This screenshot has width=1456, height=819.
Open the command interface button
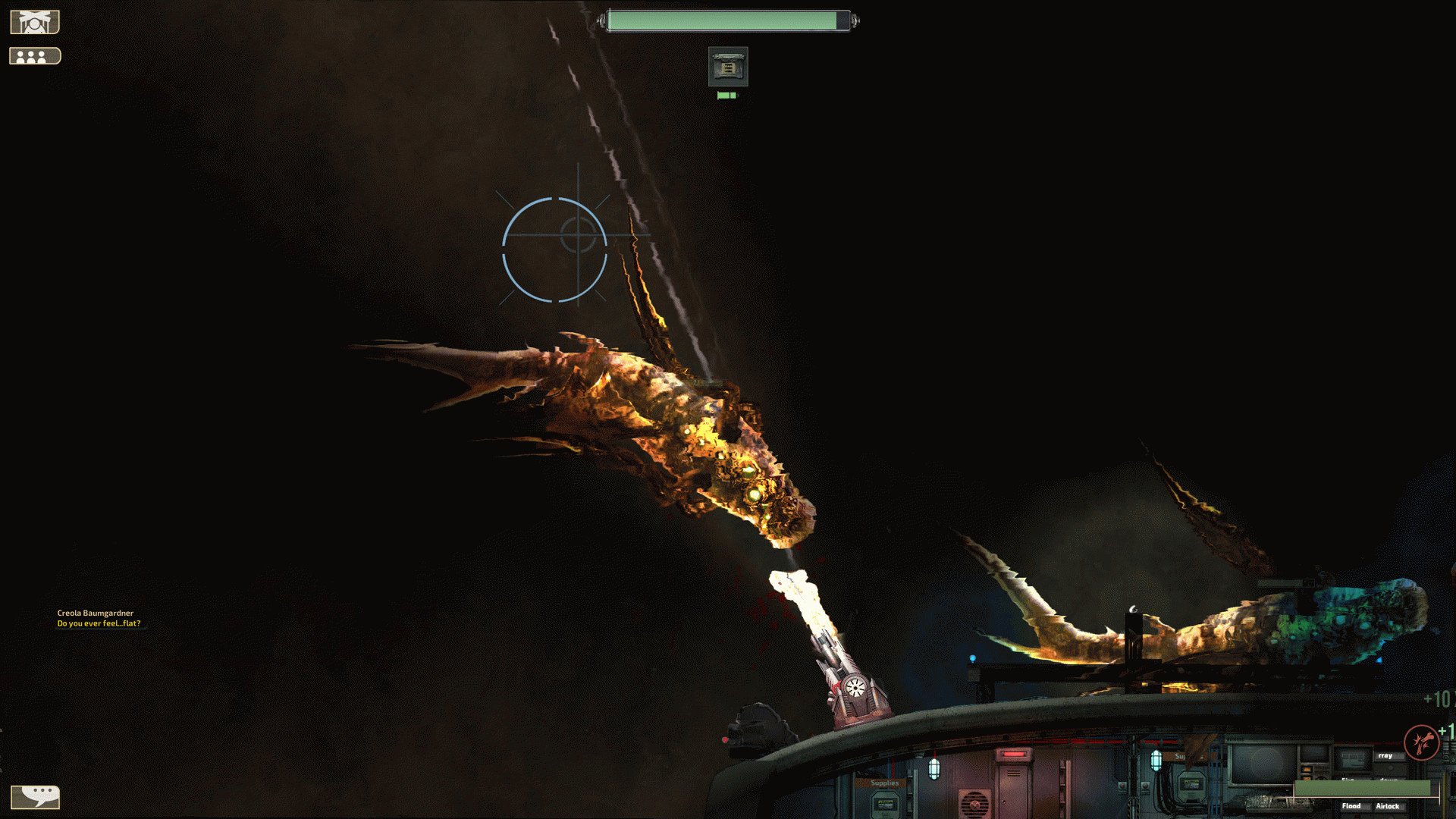click(x=35, y=22)
